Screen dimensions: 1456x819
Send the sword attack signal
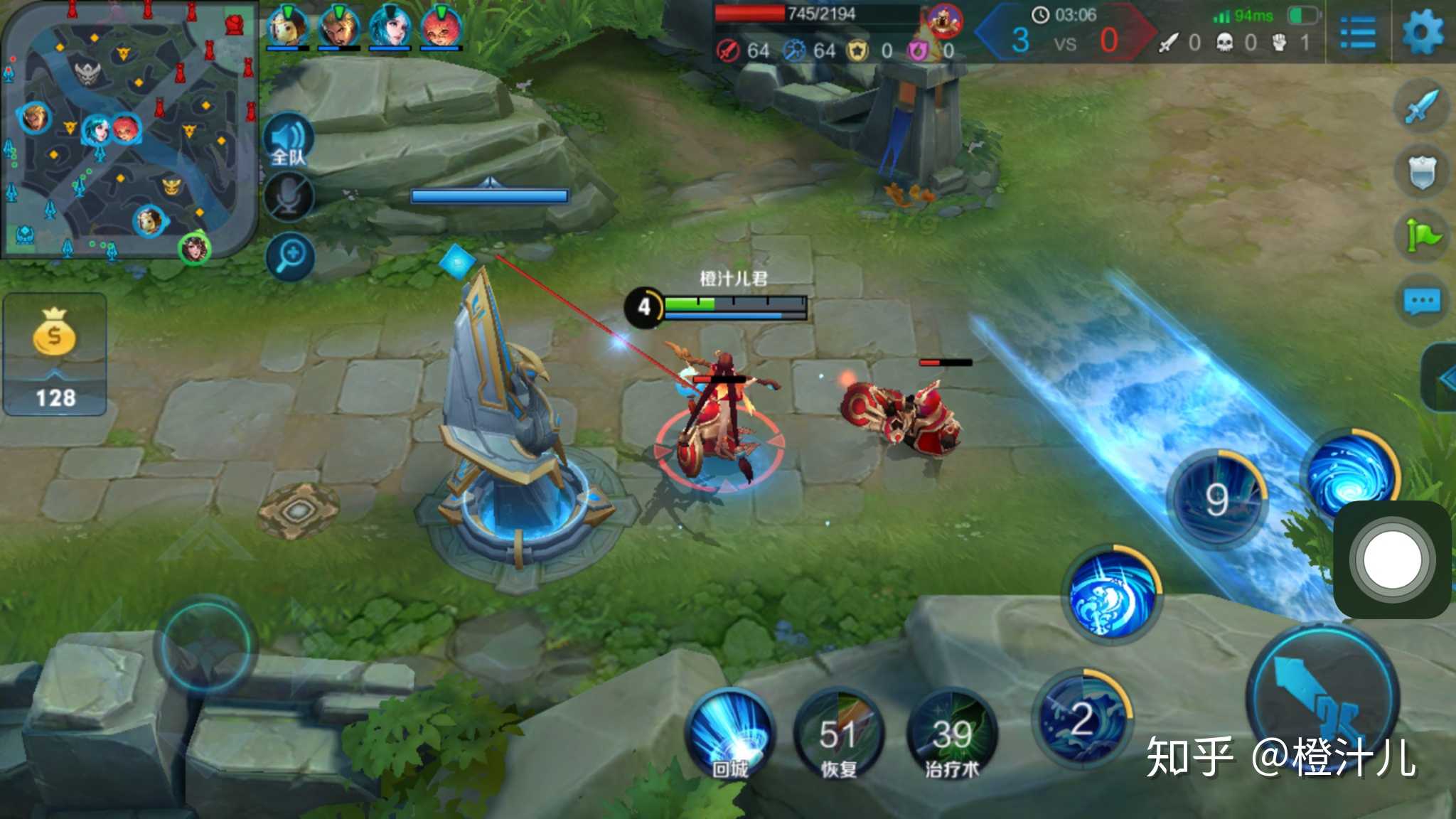coord(1421,107)
